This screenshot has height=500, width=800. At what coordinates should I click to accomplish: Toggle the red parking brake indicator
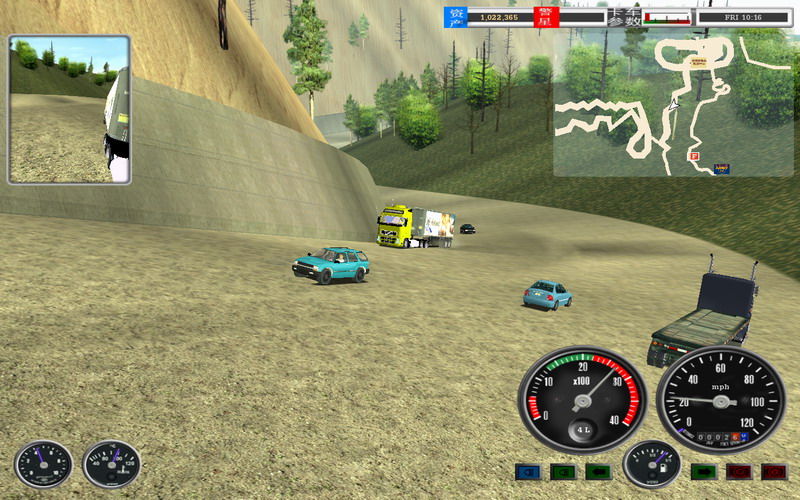point(739,472)
